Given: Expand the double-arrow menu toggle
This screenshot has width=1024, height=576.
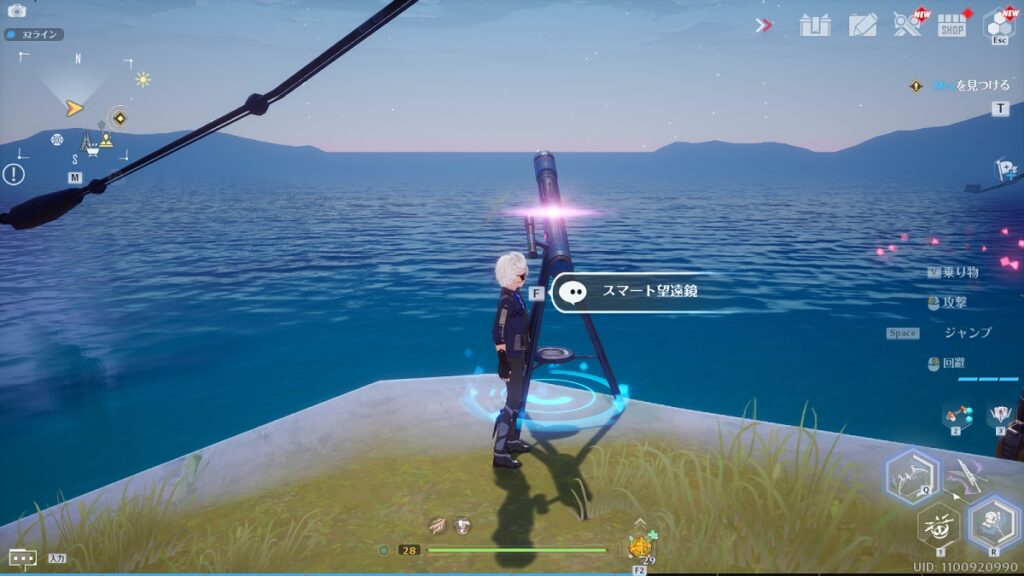Looking at the screenshot, I should pos(764,25).
